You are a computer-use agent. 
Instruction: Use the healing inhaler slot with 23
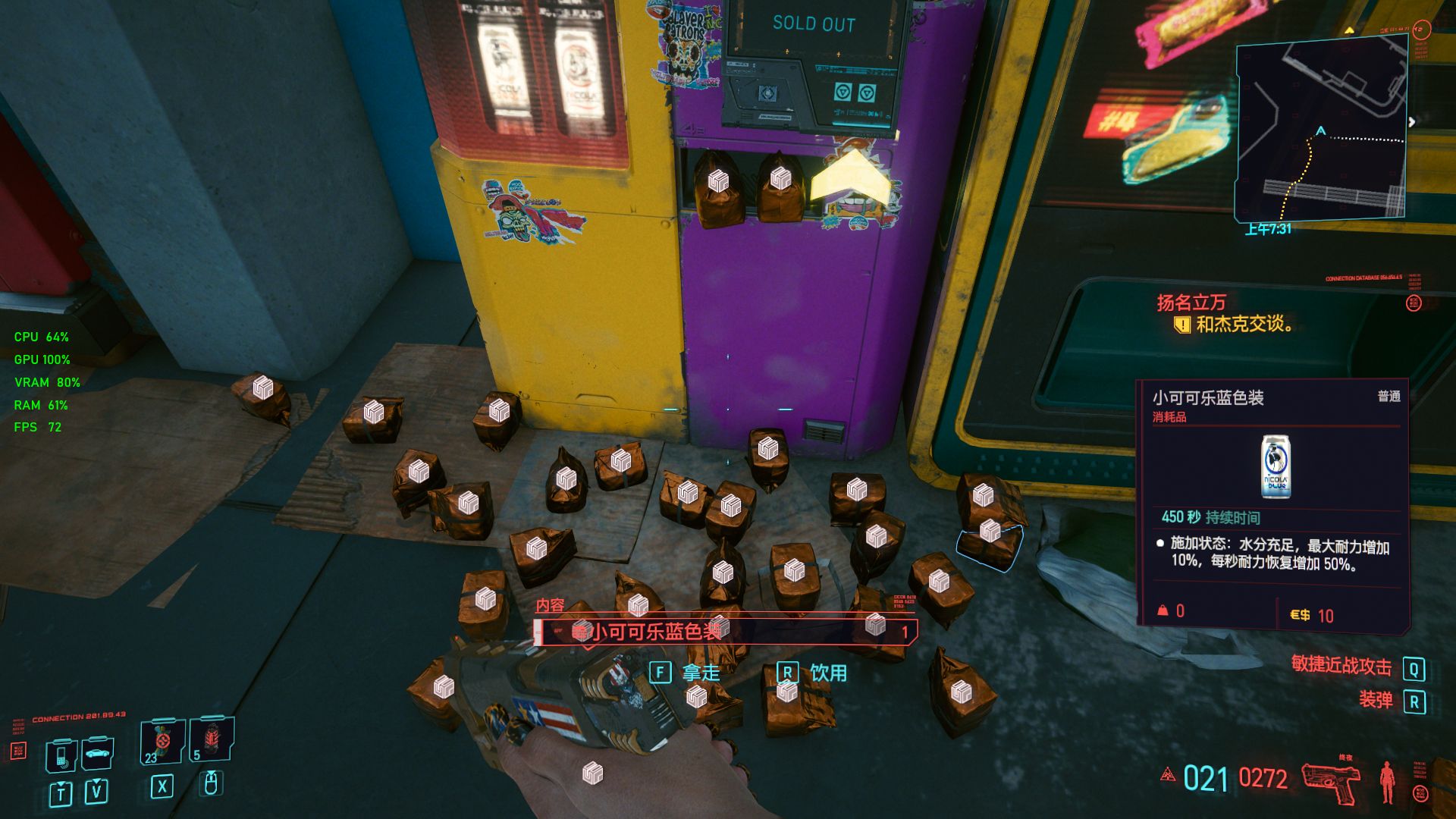click(x=162, y=741)
